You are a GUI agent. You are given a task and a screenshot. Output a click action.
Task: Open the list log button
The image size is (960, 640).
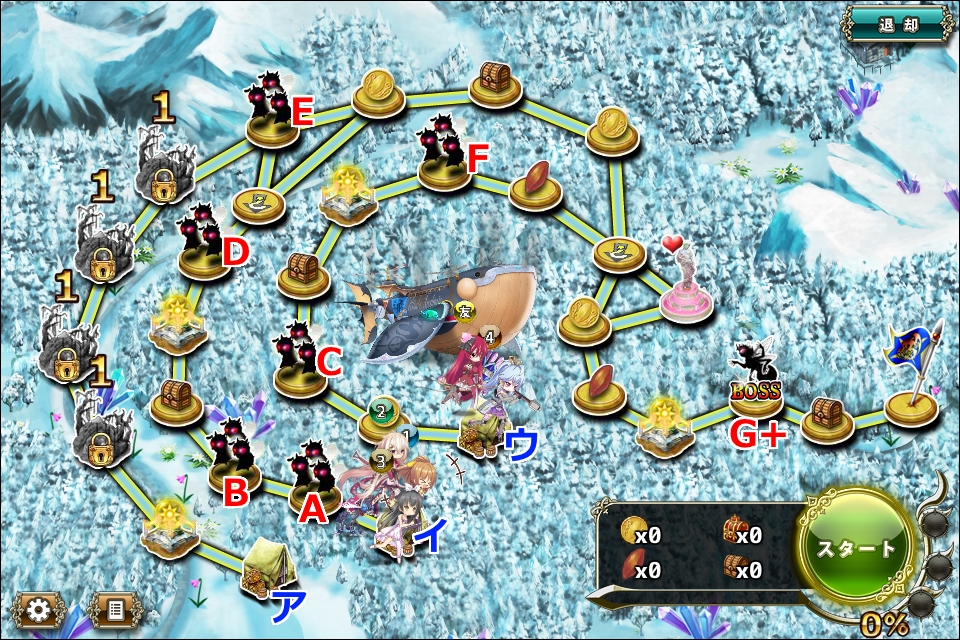tap(117, 609)
